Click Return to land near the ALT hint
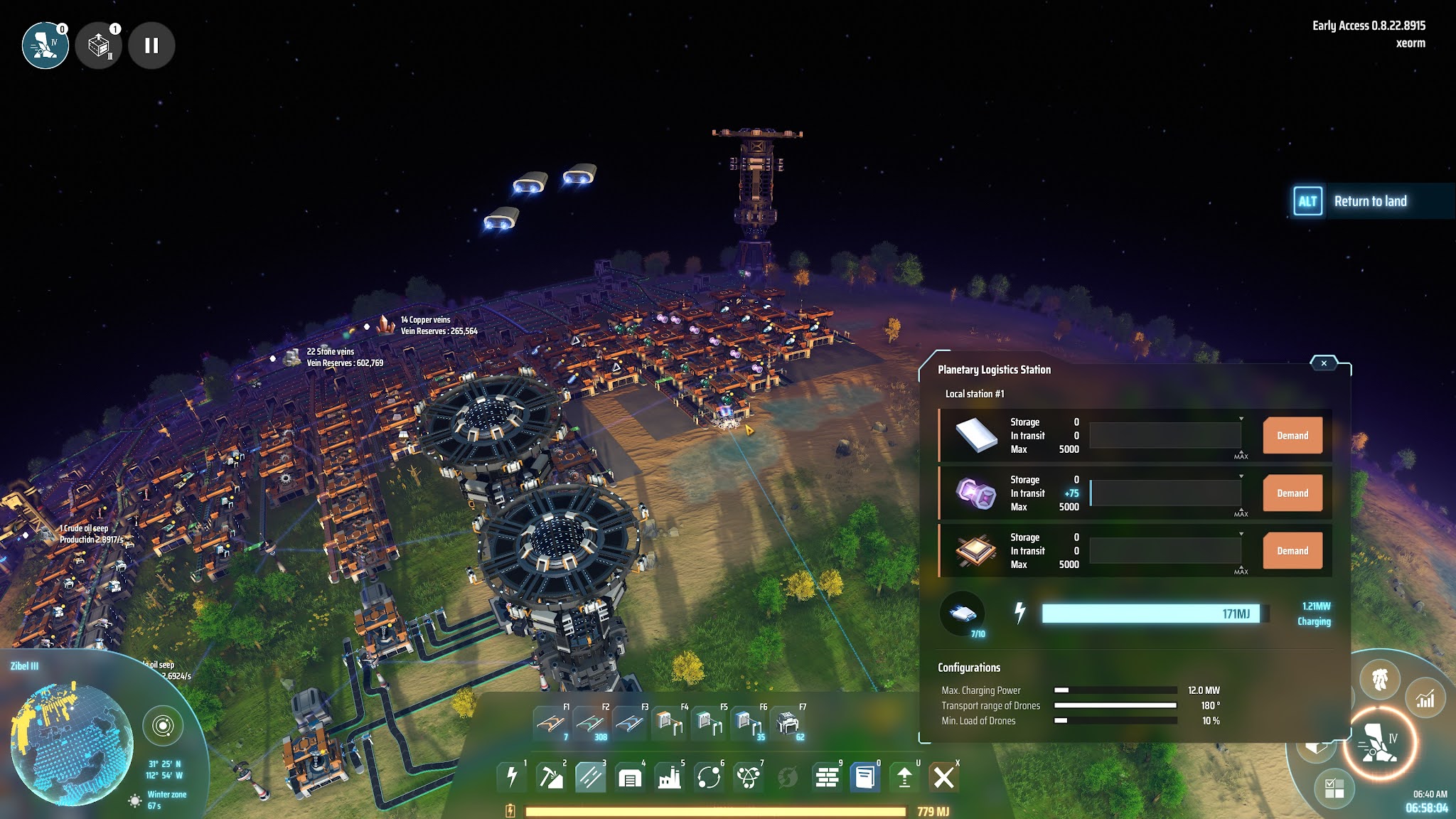Image resolution: width=1456 pixels, height=819 pixels. pos(1371,201)
